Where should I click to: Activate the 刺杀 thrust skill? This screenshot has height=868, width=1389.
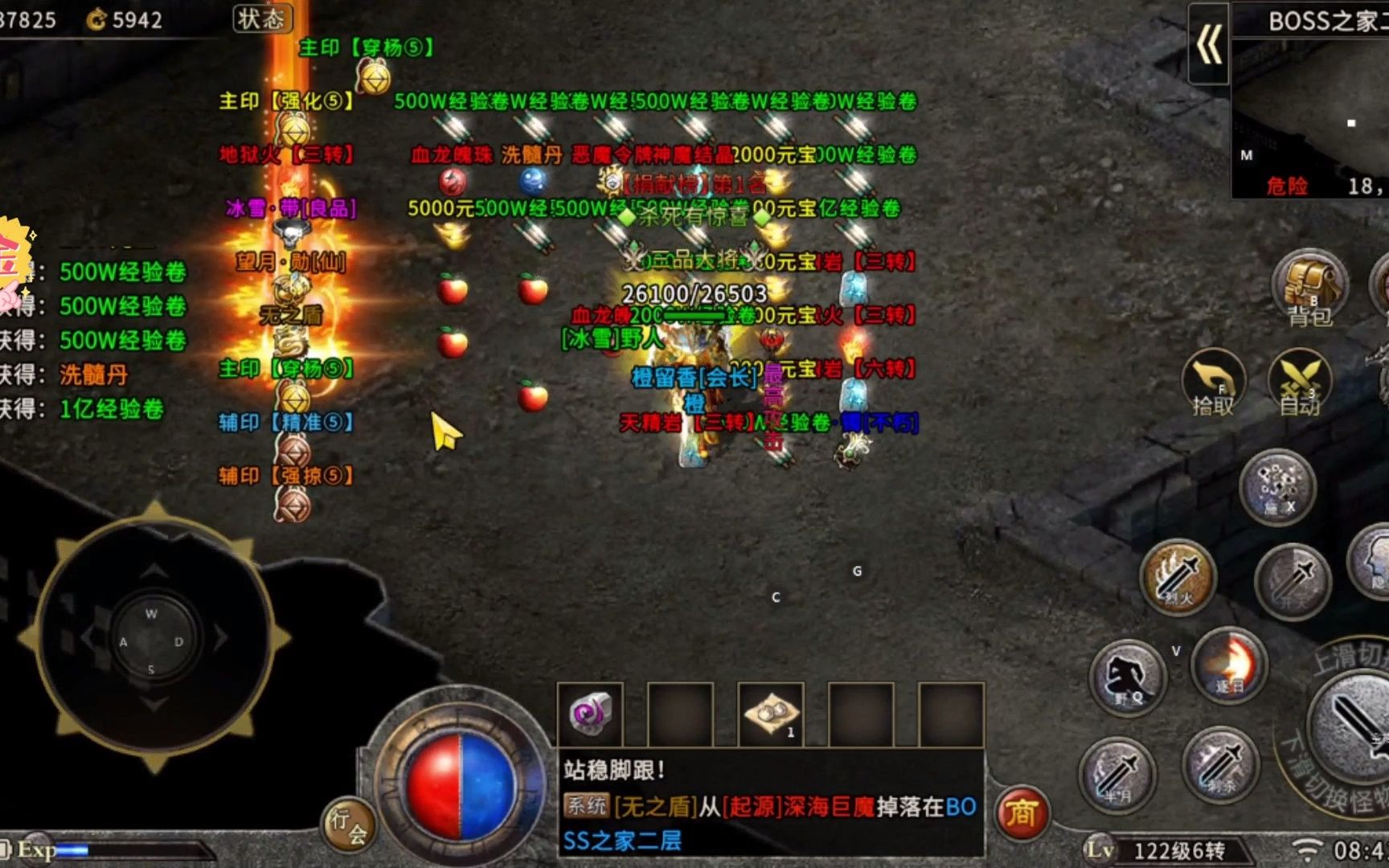coord(1220,764)
